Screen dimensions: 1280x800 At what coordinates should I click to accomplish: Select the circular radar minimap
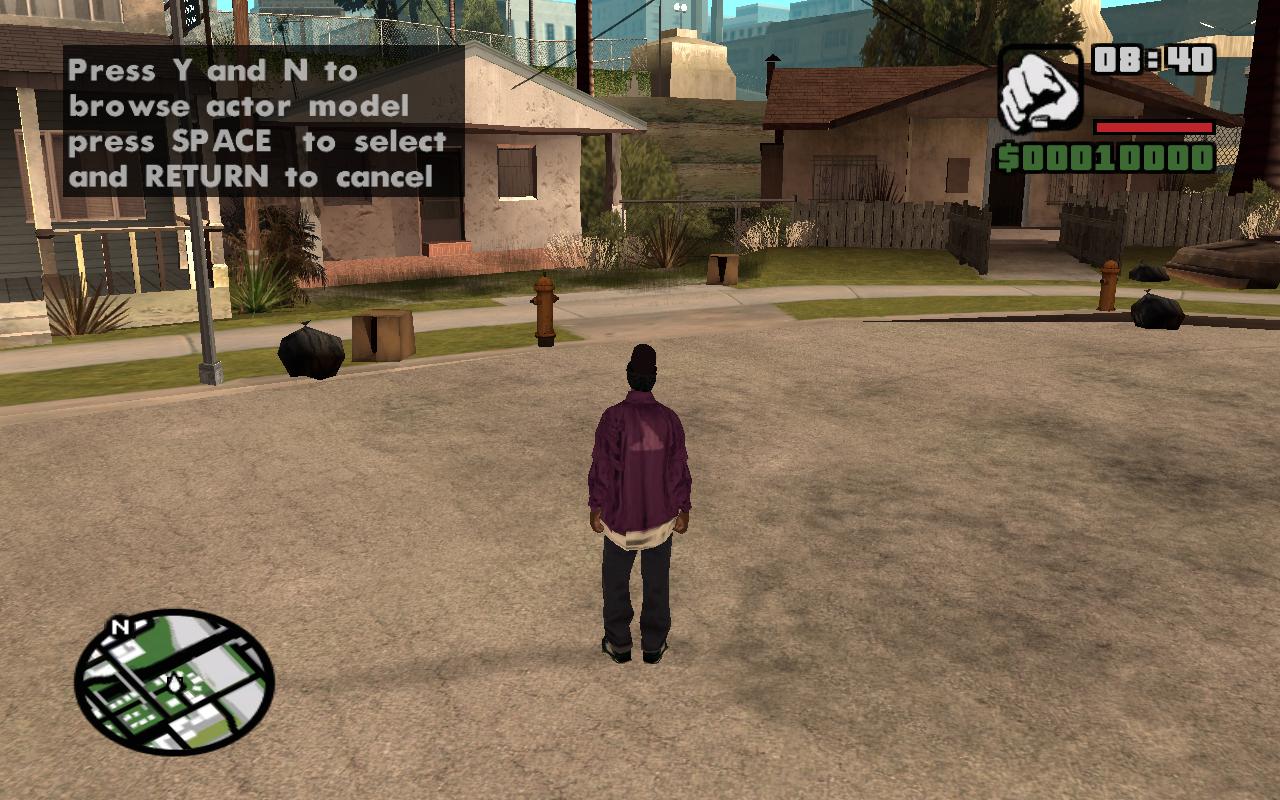pos(174,682)
